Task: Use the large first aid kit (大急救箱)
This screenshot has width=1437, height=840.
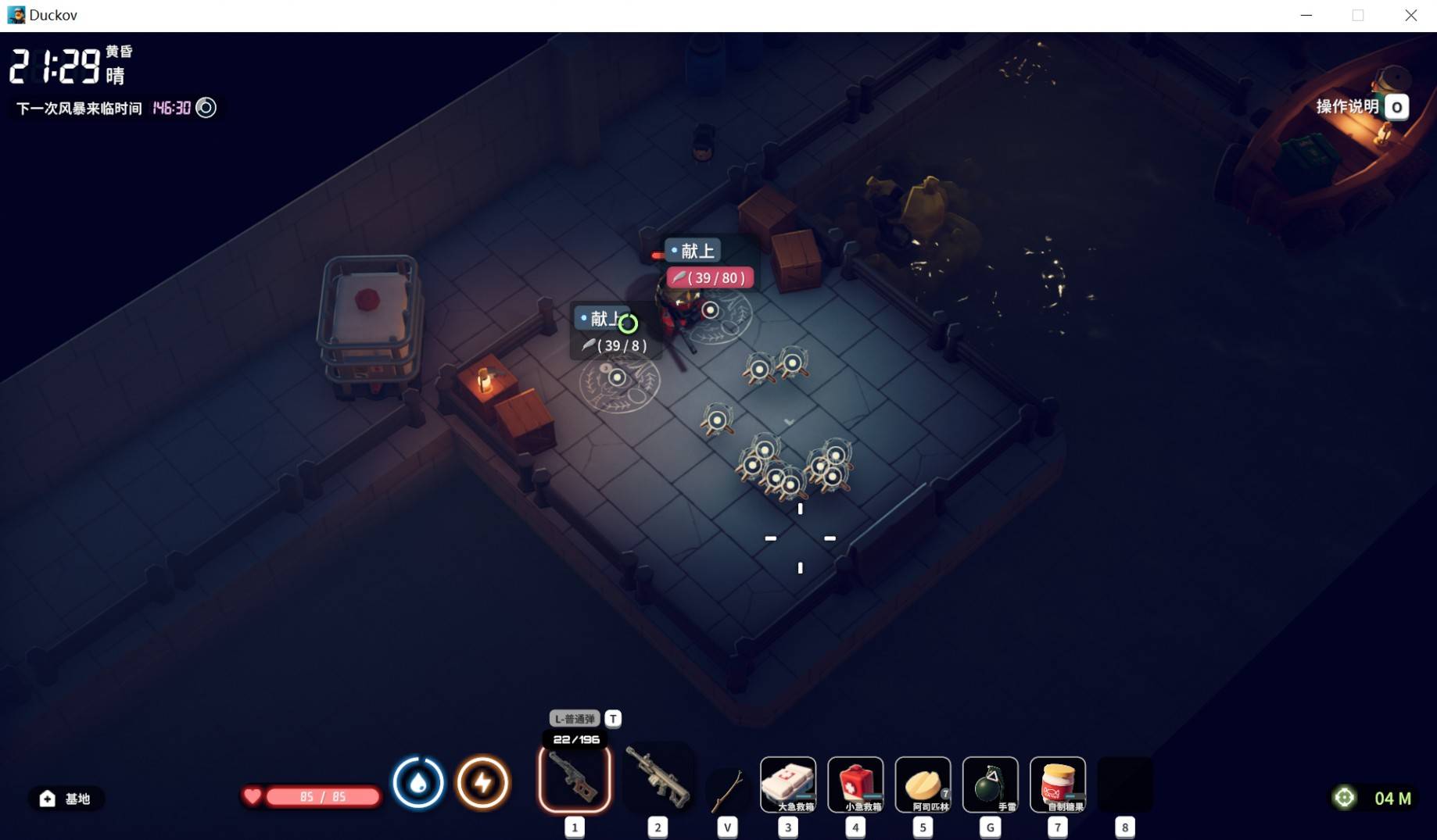Action: 788,784
